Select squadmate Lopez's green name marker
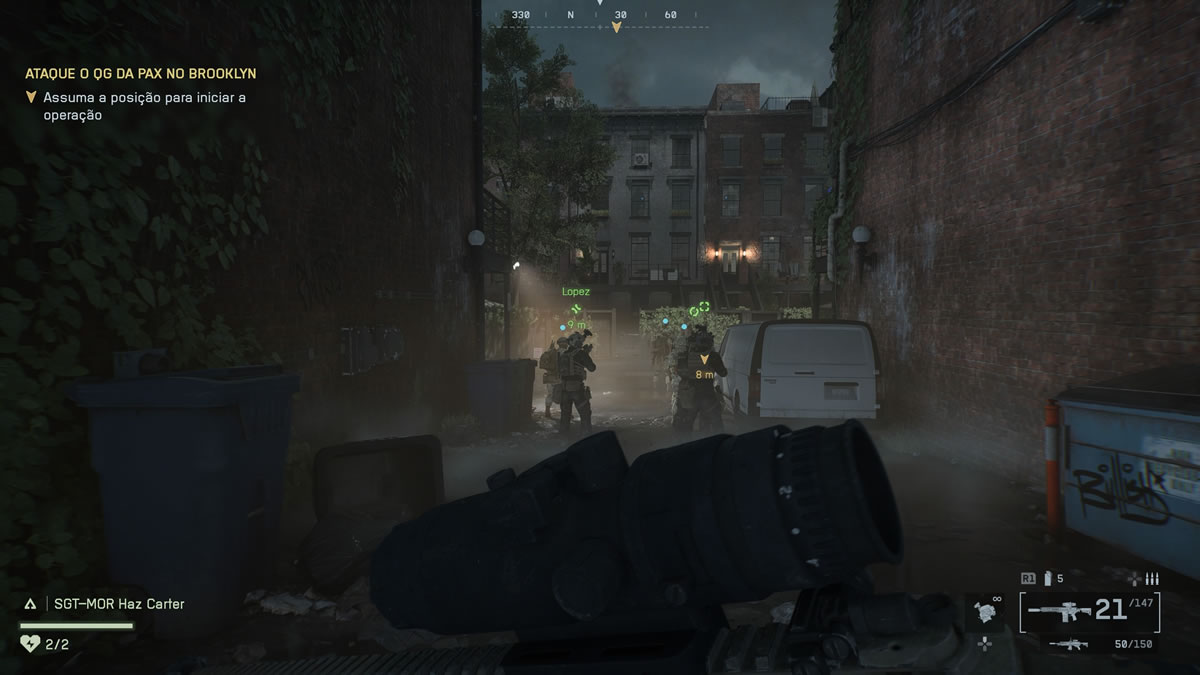 pyautogui.click(x=576, y=292)
